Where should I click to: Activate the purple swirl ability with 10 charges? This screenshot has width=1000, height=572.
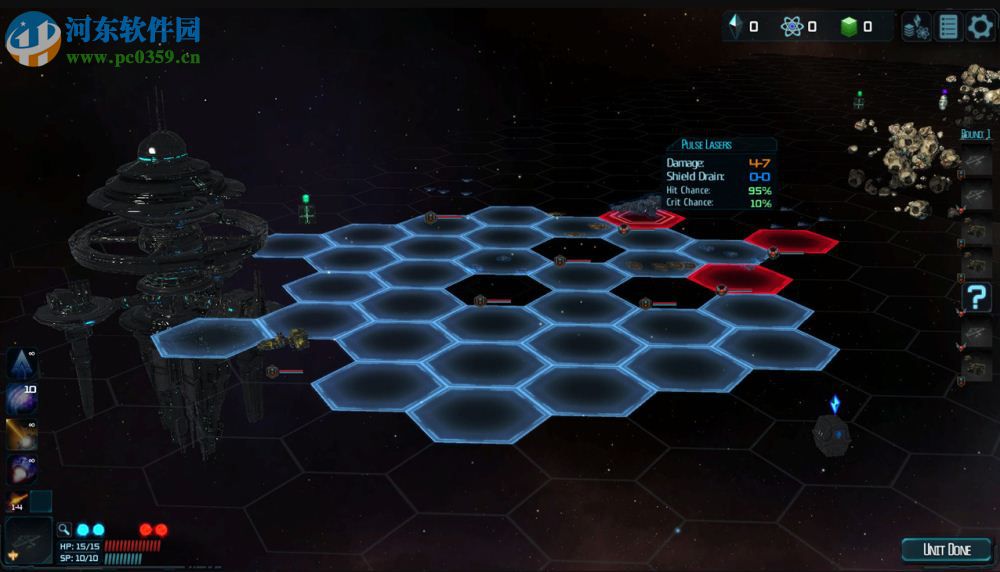pyautogui.click(x=22, y=399)
